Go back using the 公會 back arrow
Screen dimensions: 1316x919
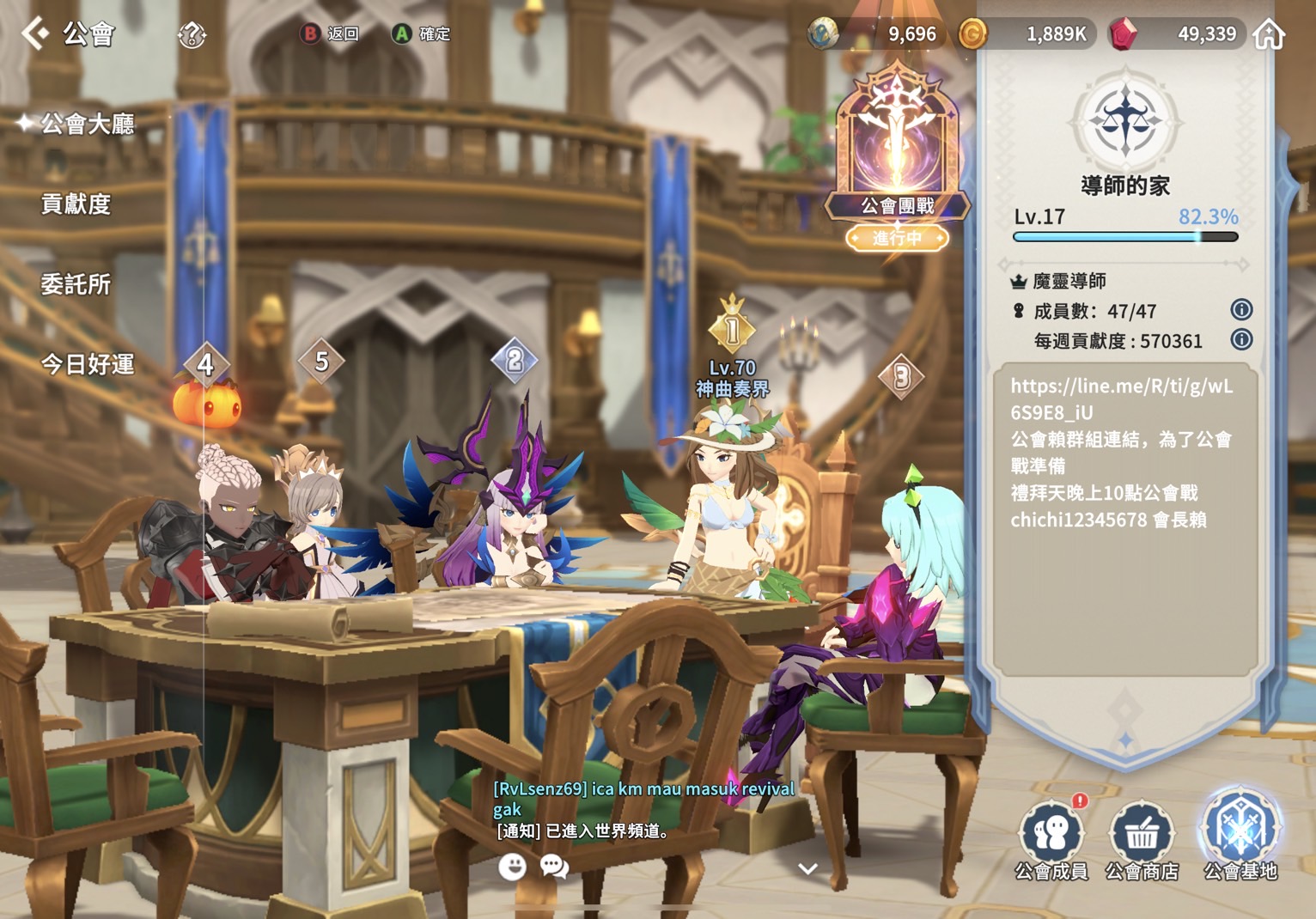click(x=35, y=33)
